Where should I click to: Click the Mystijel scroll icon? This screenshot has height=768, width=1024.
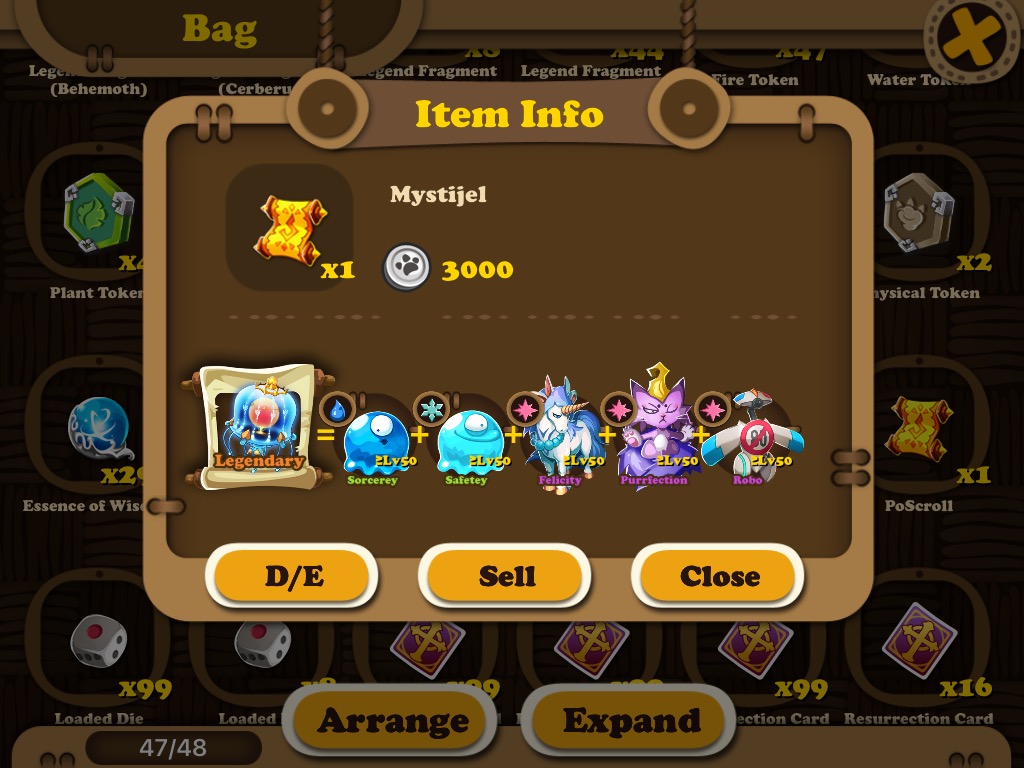[x=290, y=228]
